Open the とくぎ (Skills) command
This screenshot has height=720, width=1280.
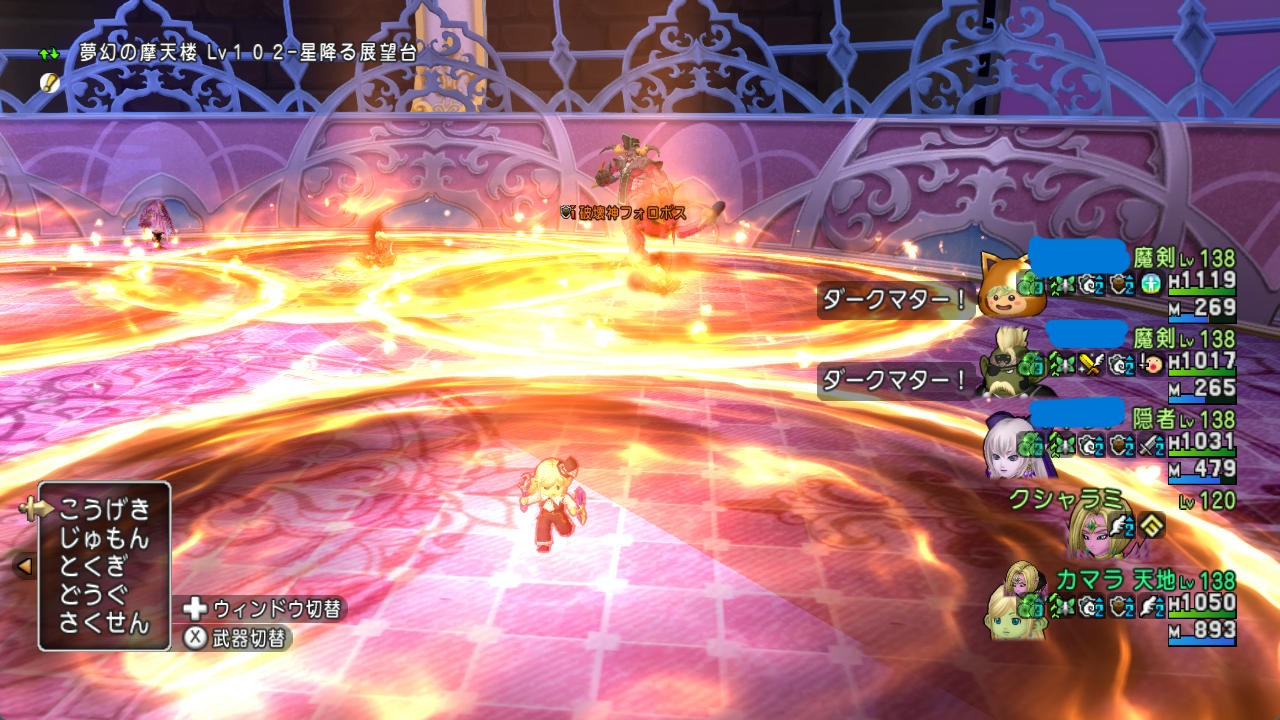[x=94, y=566]
